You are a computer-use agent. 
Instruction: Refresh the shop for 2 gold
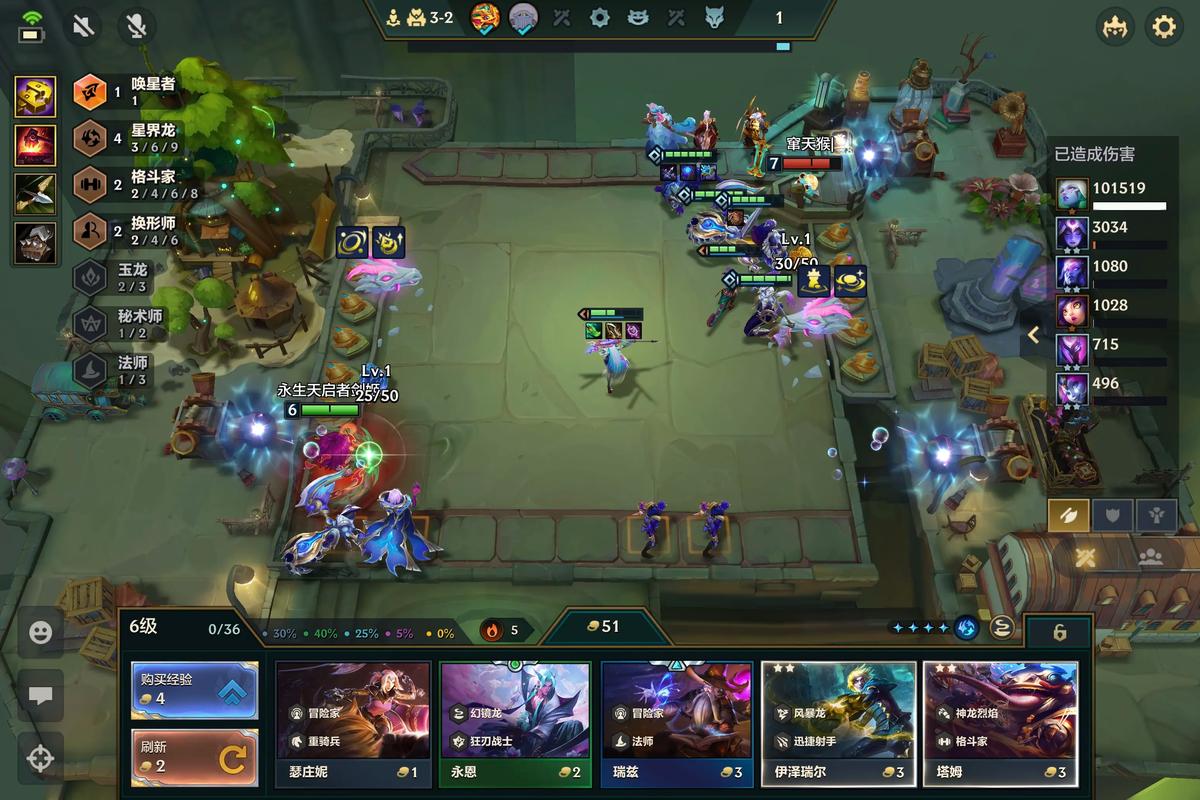point(194,758)
